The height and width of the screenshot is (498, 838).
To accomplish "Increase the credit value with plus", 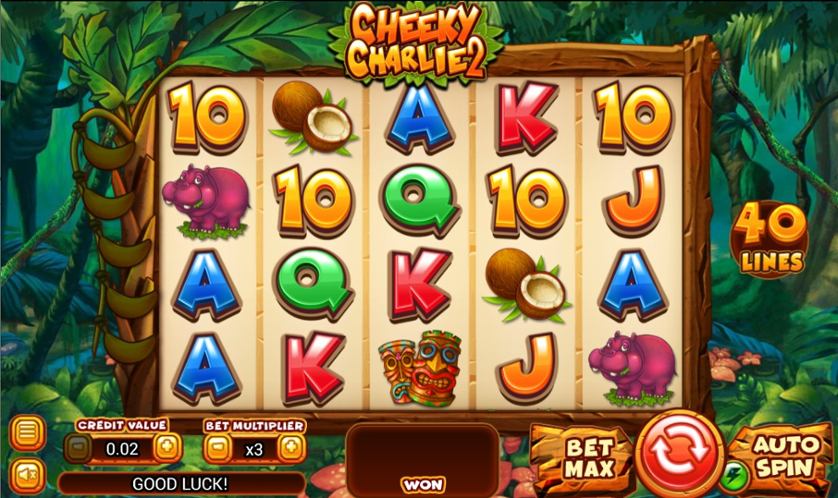I will [x=167, y=448].
